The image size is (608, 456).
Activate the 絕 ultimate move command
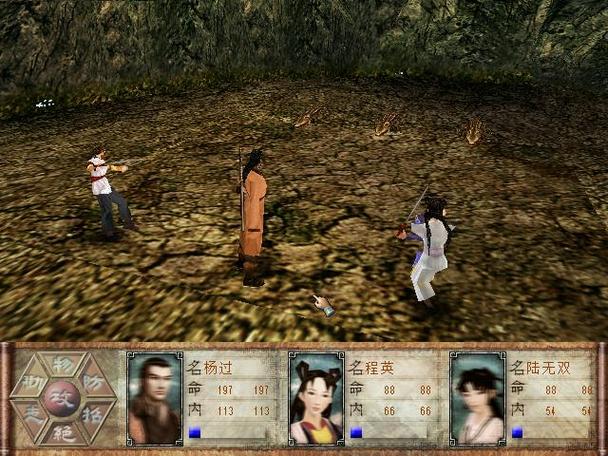point(62,431)
